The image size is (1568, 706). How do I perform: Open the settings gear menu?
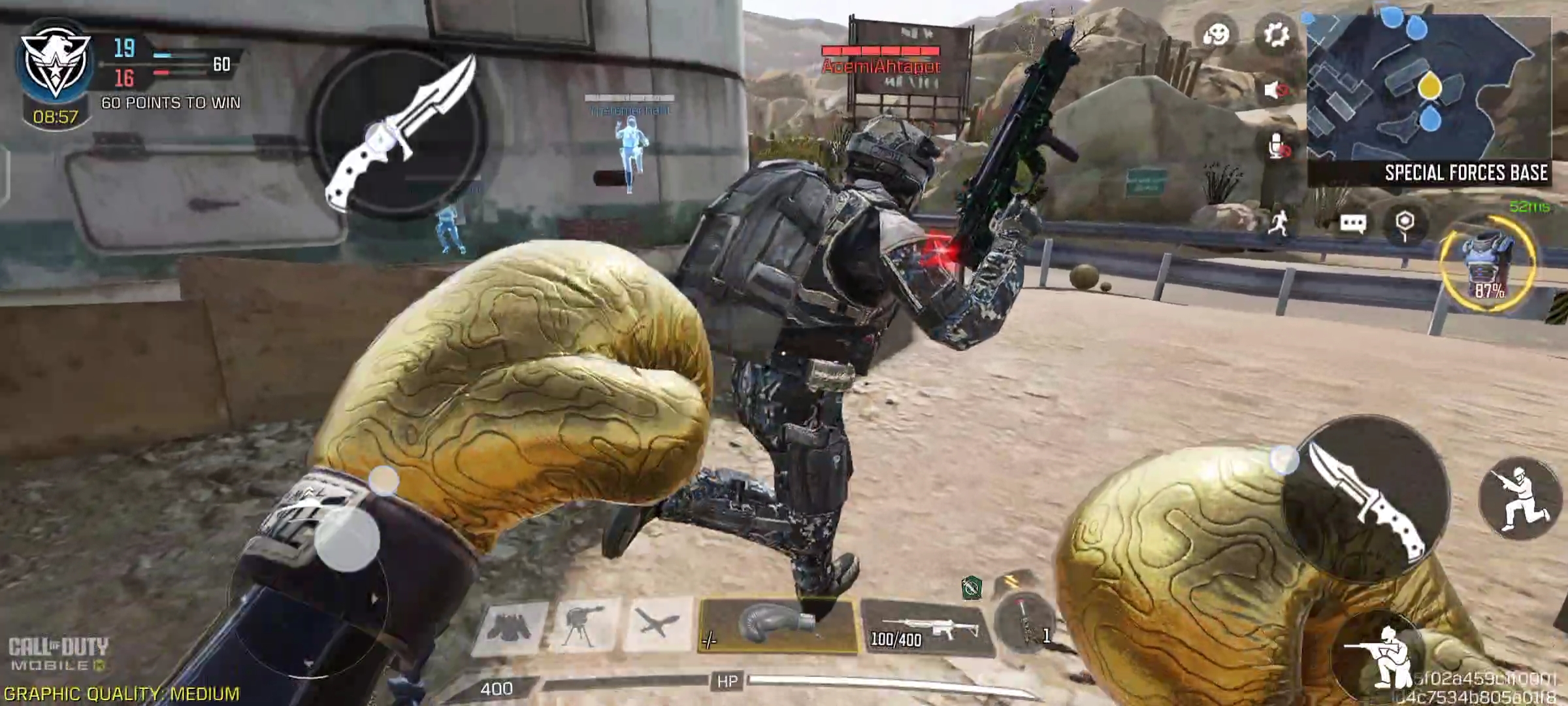[x=1275, y=34]
